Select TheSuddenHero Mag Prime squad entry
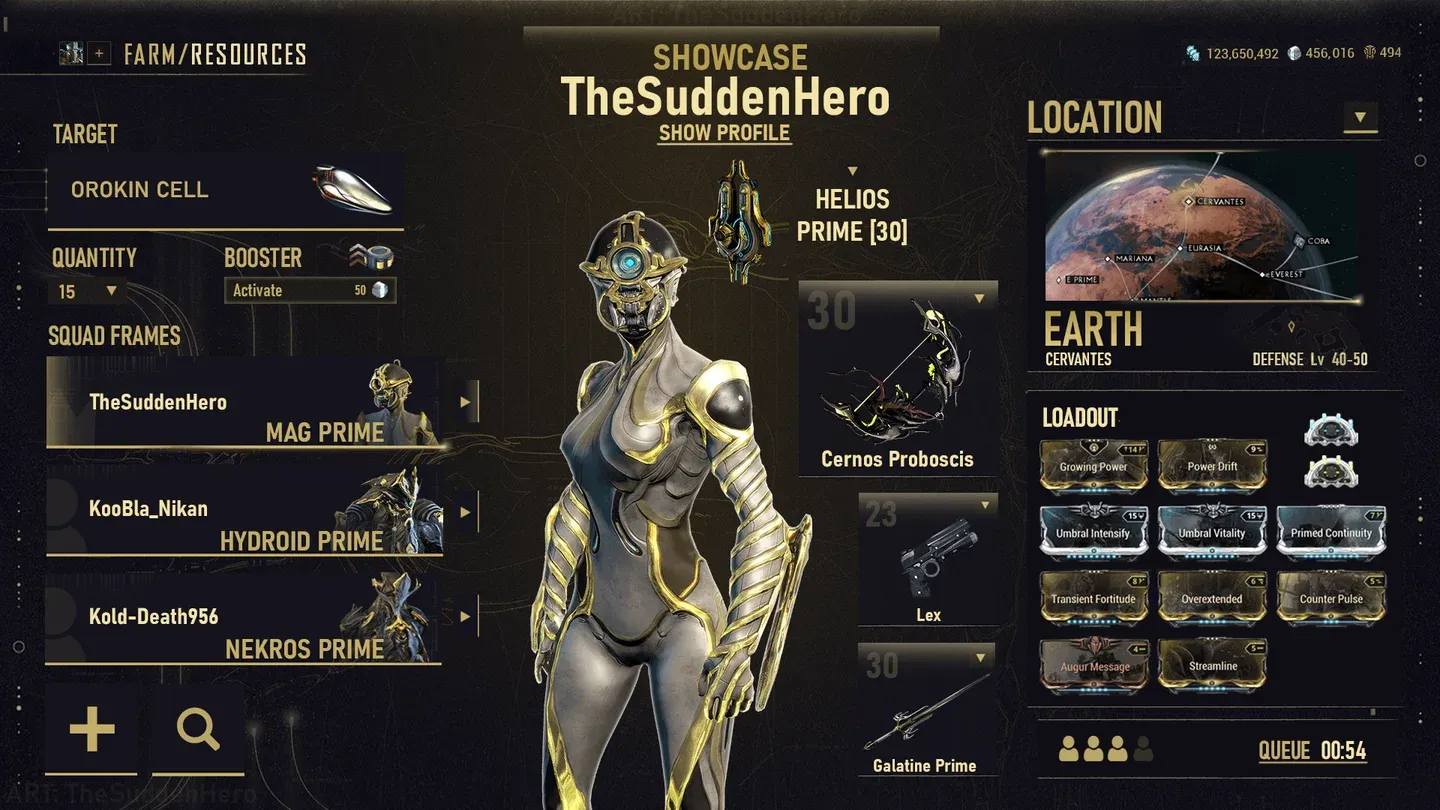This screenshot has height=810, width=1440. (x=245, y=403)
